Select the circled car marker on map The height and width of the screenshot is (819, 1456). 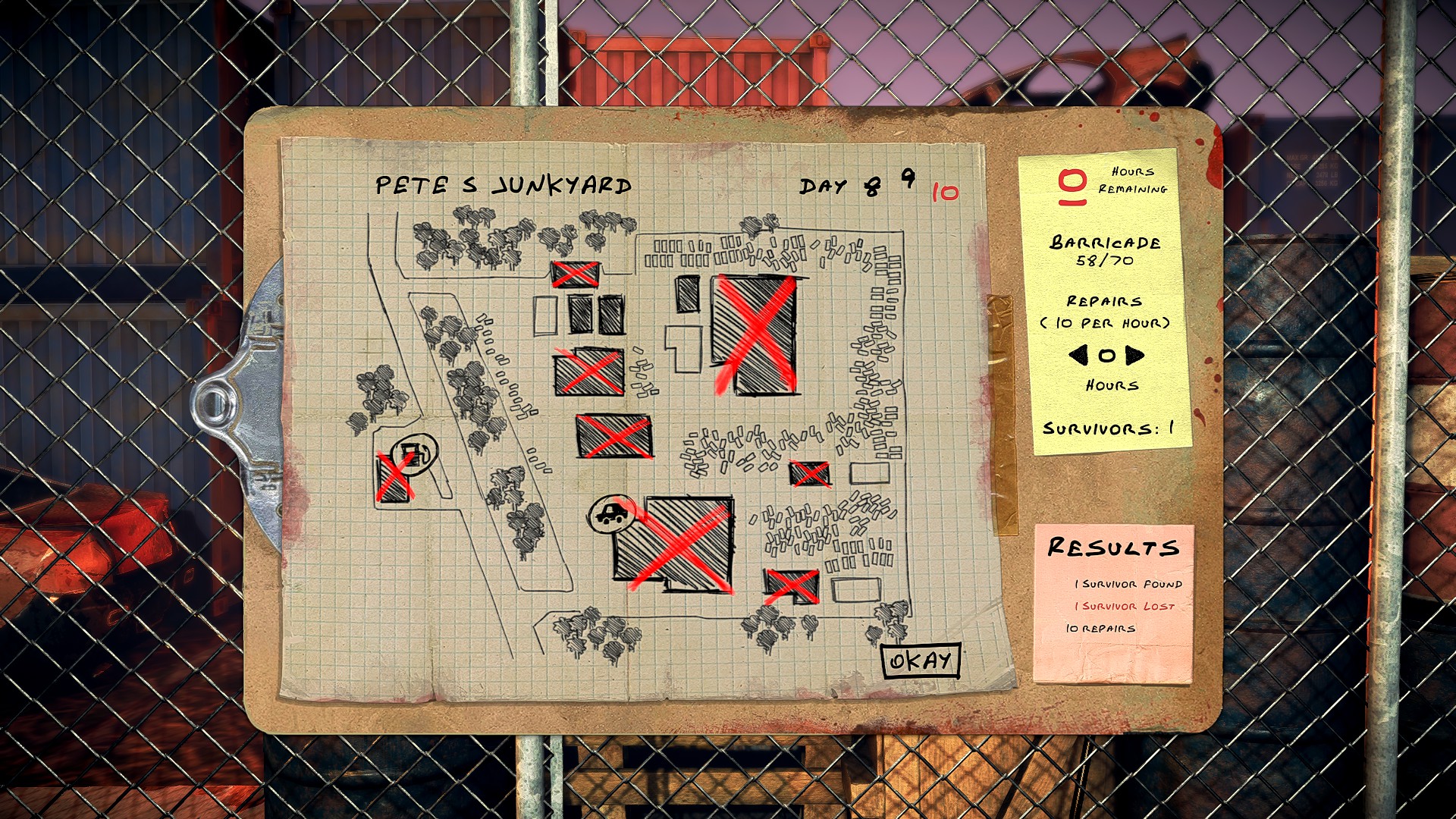coord(610,515)
